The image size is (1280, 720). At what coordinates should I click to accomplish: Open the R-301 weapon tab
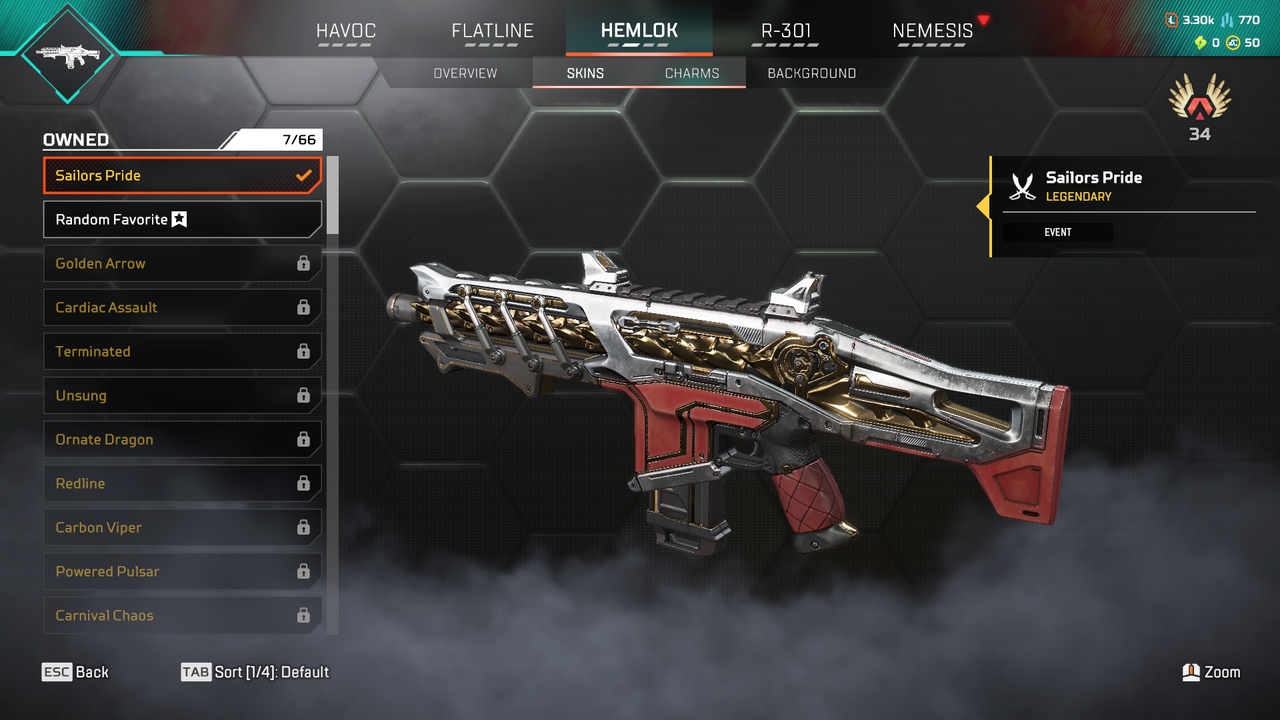(786, 31)
